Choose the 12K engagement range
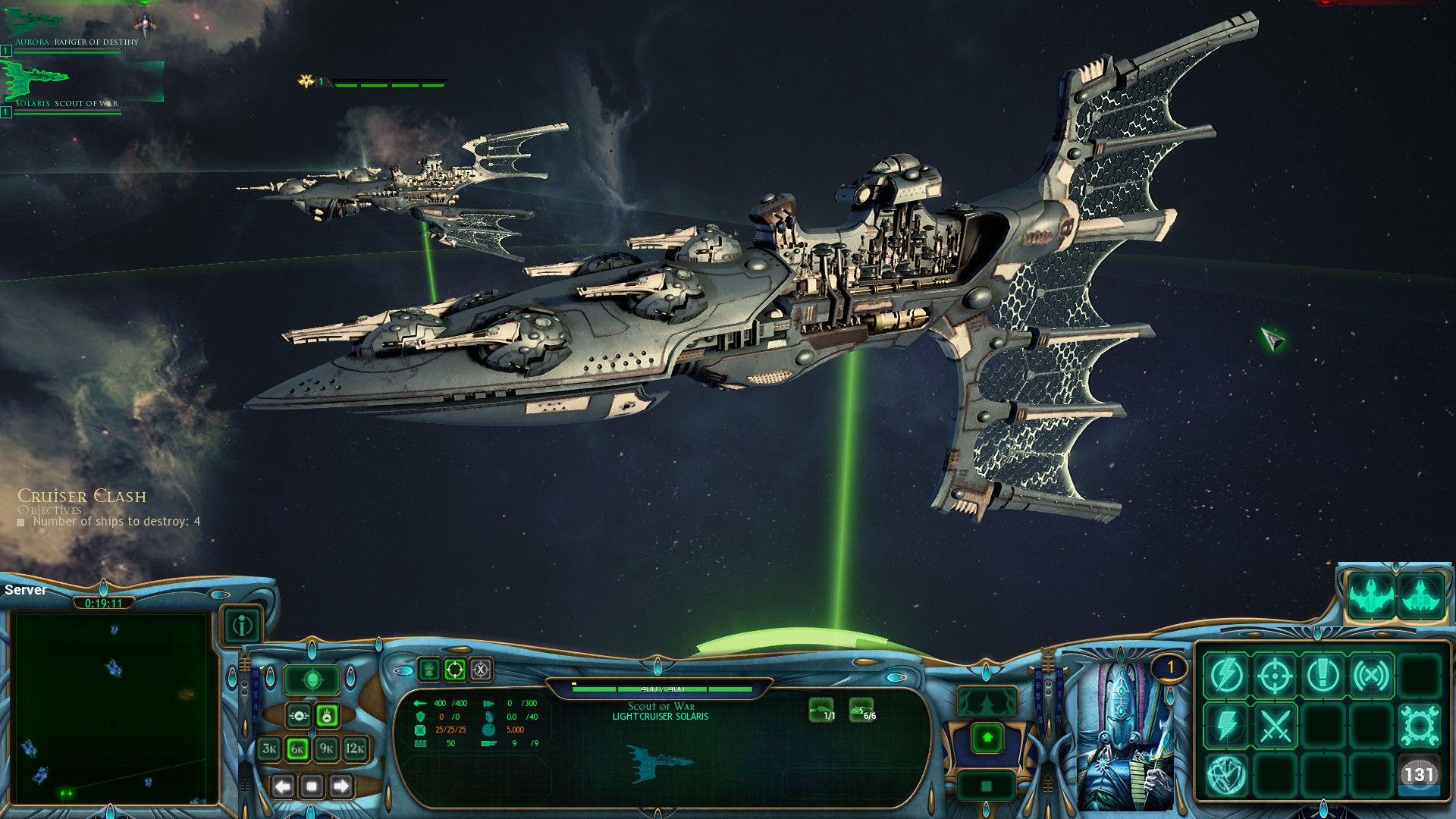The height and width of the screenshot is (819, 1456). point(355,749)
